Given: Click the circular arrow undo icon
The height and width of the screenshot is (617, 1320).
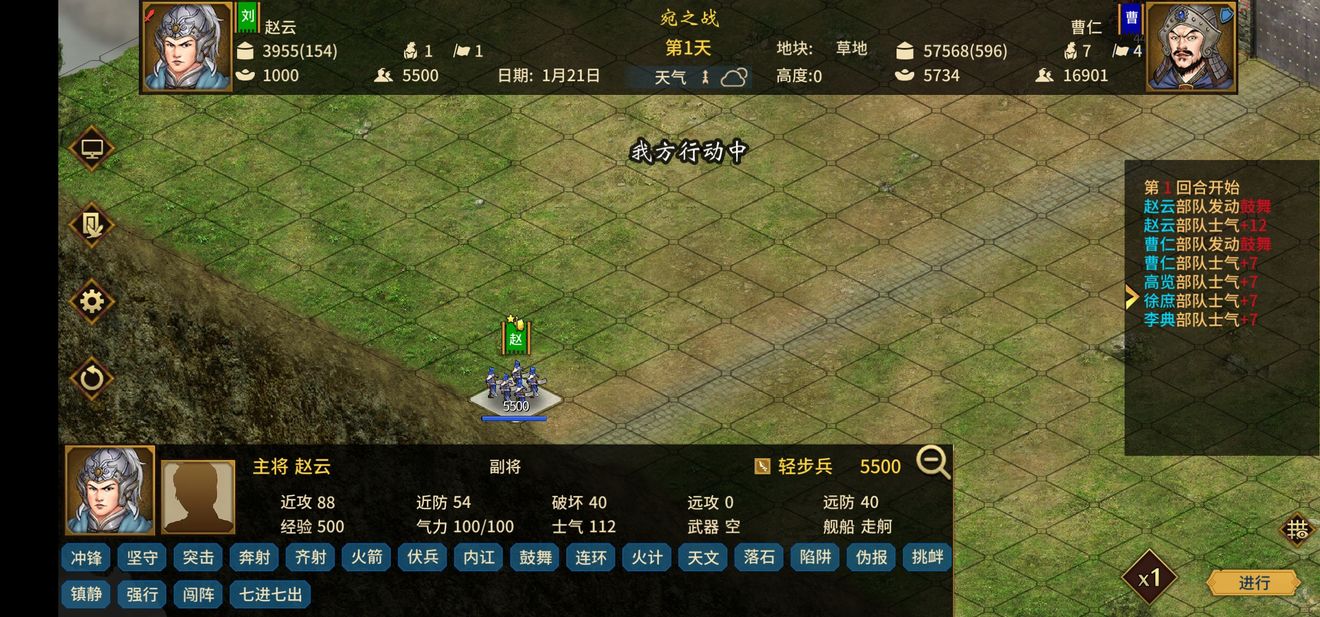Looking at the screenshot, I should click(92, 378).
